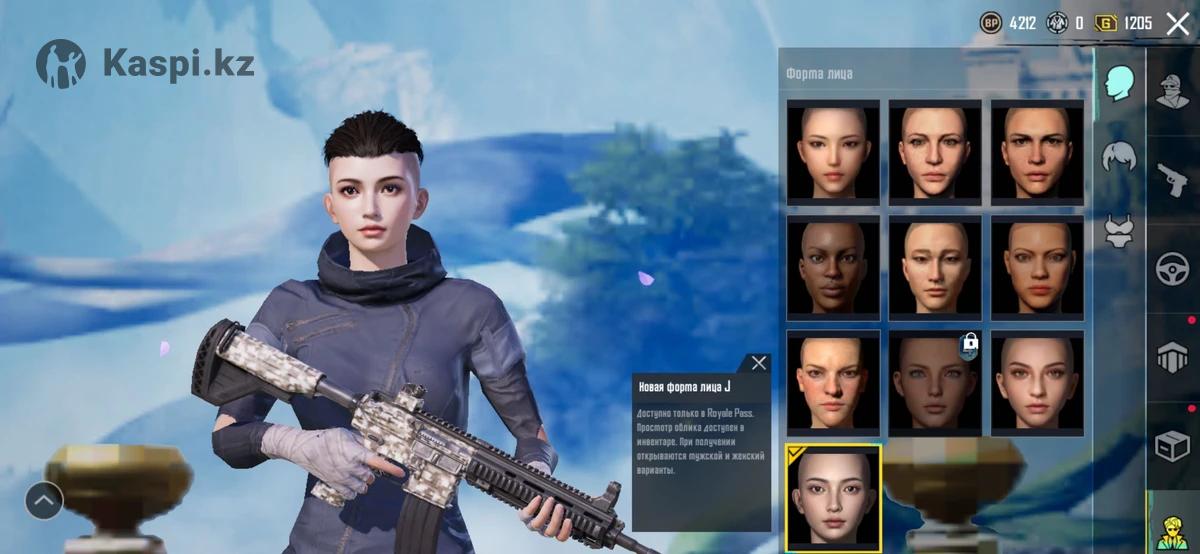Image resolution: width=1200 pixels, height=554 pixels.
Task: Tap the BP currency icon
Action: [x=991, y=22]
